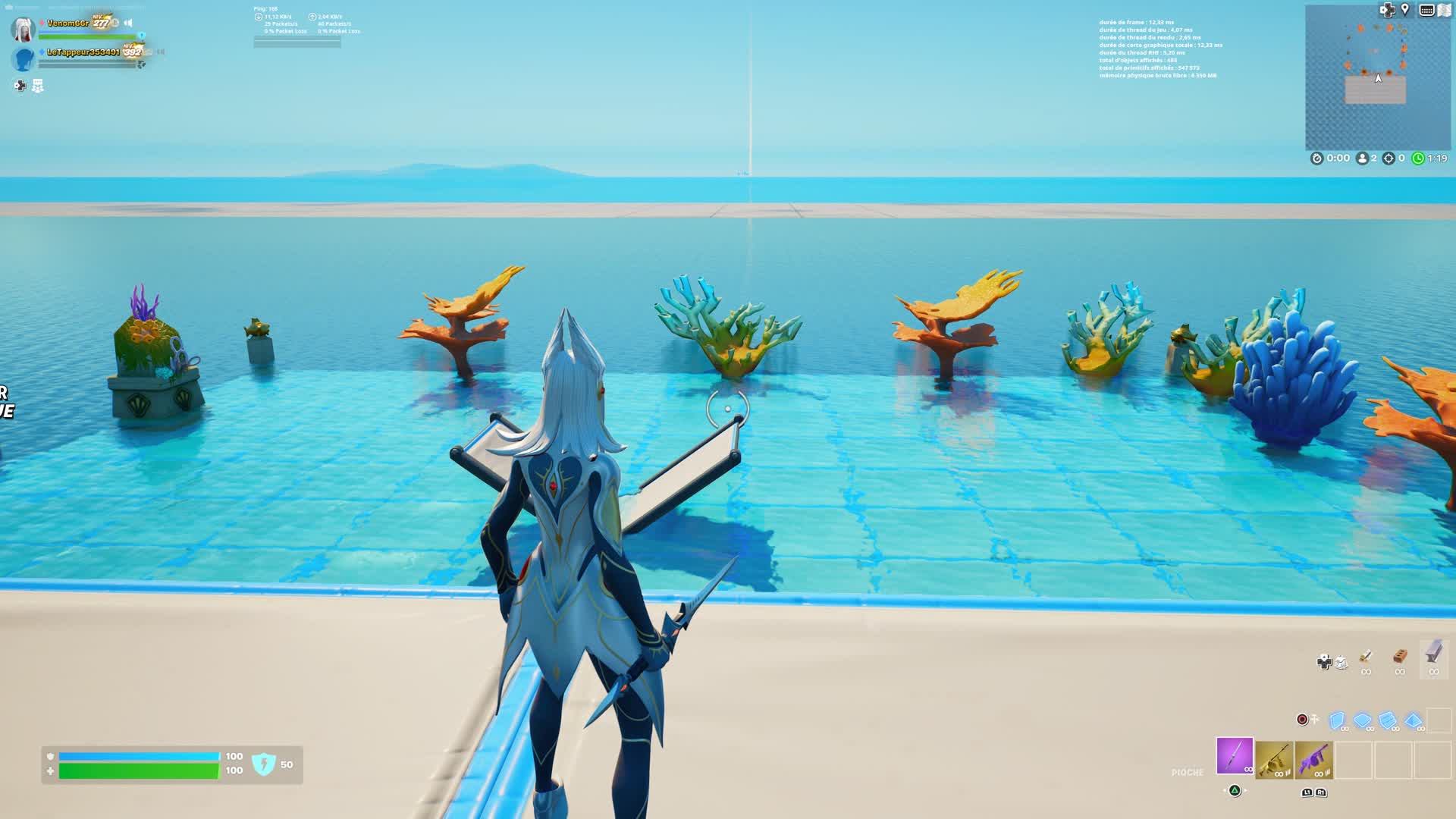Select the floor build piece
The height and width of the screenshot is (819, 1456).
[x=1362, y=720]
